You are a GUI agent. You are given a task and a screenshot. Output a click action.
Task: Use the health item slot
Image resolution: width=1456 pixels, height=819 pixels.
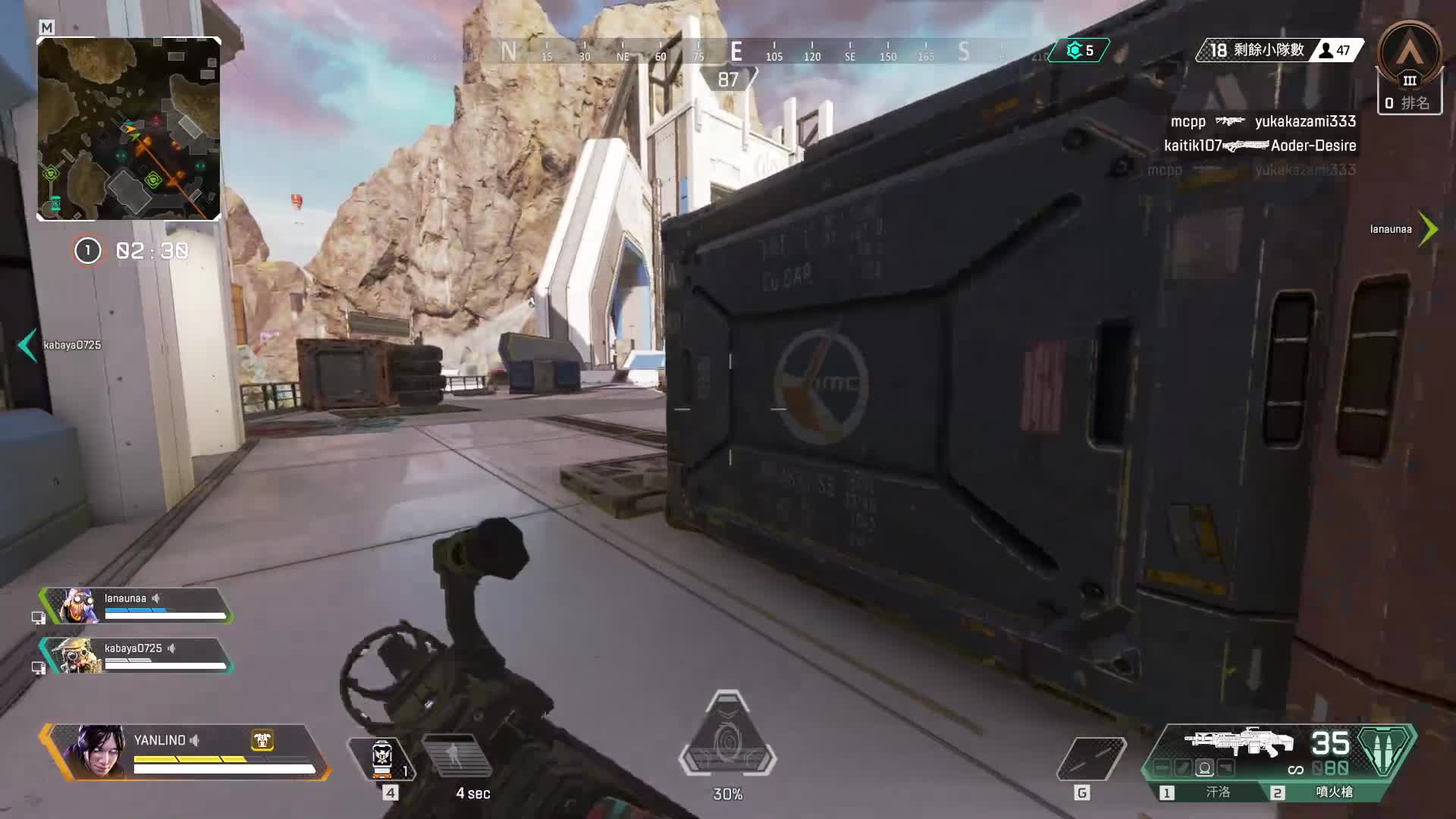coord(381,757)
